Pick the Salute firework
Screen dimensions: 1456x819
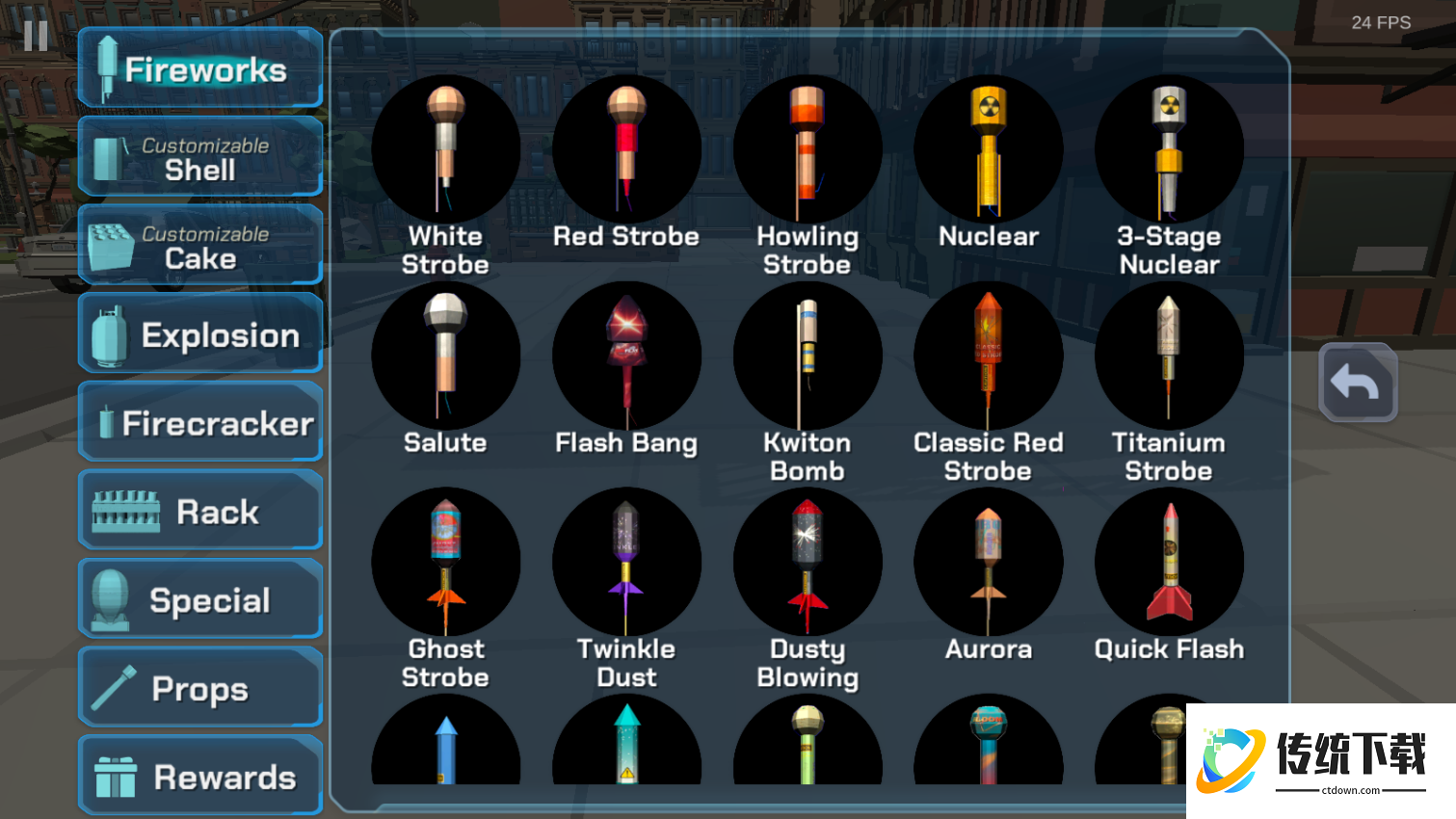coord(445,357)
